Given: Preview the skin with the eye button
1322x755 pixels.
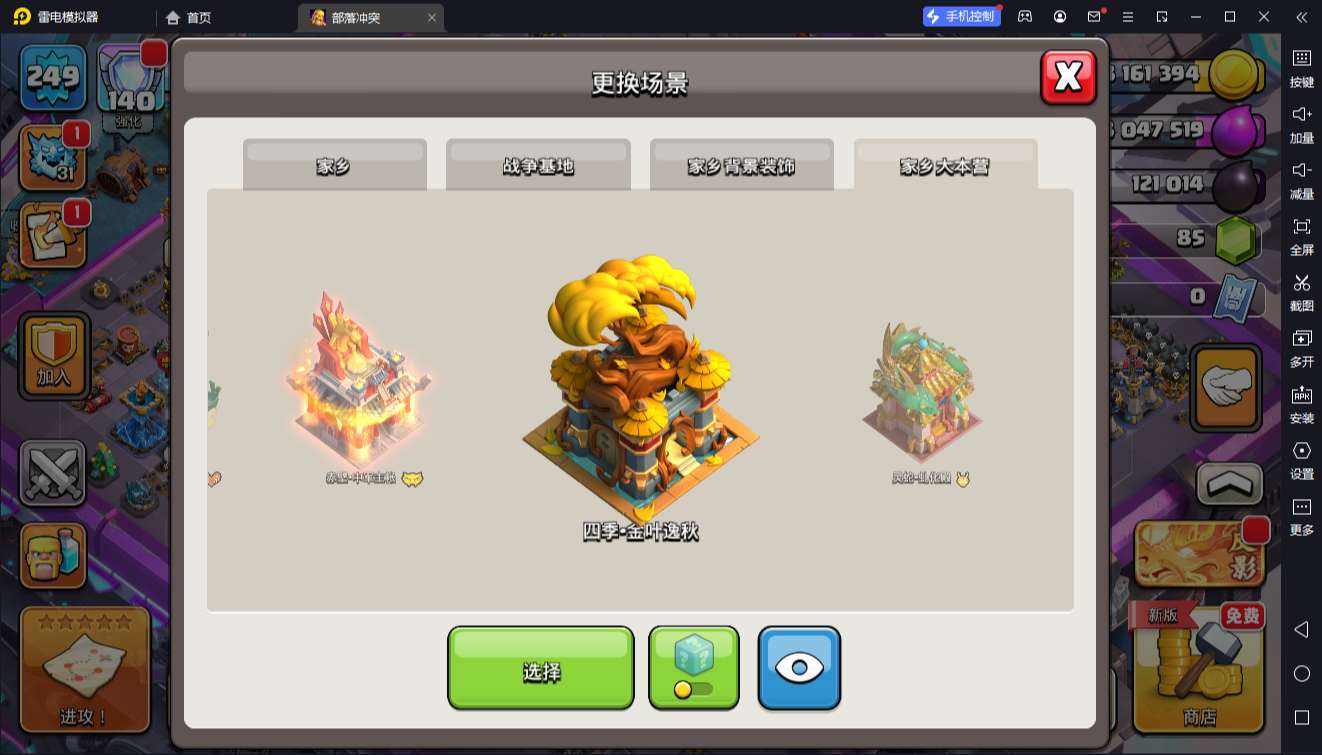Looking at the screenshot, I should 799,668.
